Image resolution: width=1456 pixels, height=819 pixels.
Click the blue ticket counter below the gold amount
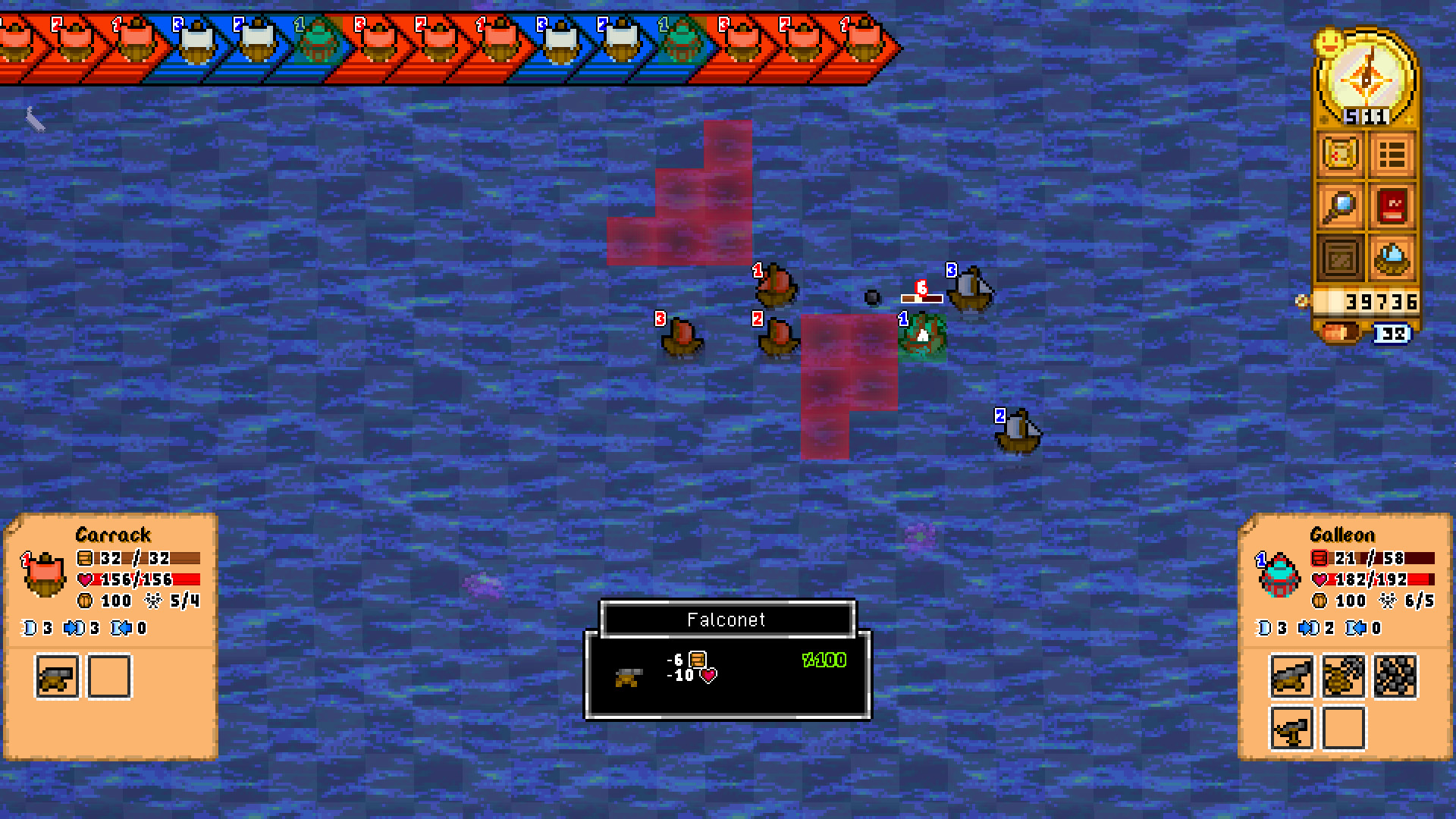(1395, 334)
